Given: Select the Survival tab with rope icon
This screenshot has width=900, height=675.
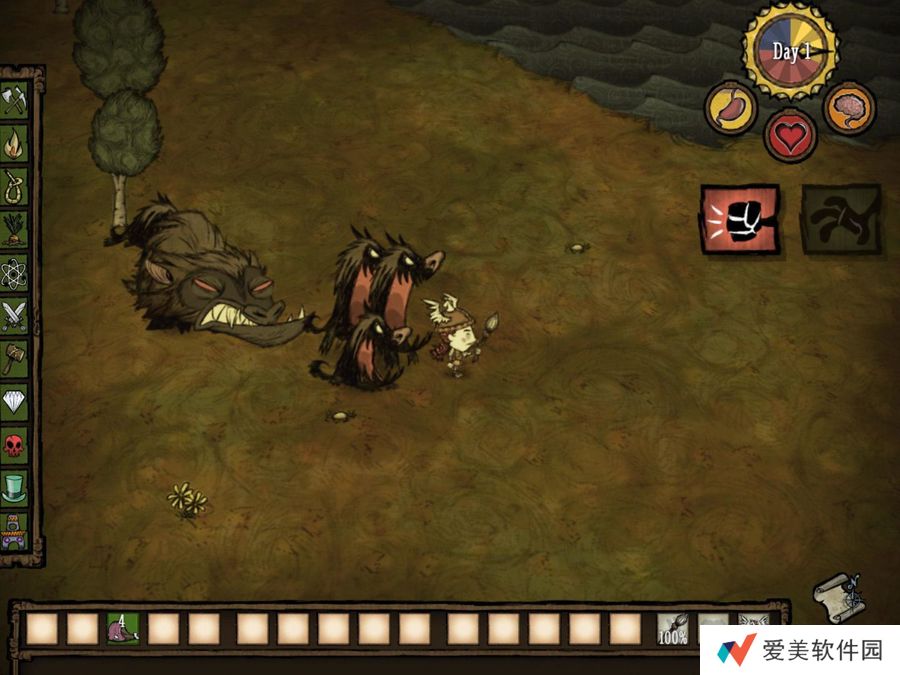Looking at the screenshot, I should (15, 186).
